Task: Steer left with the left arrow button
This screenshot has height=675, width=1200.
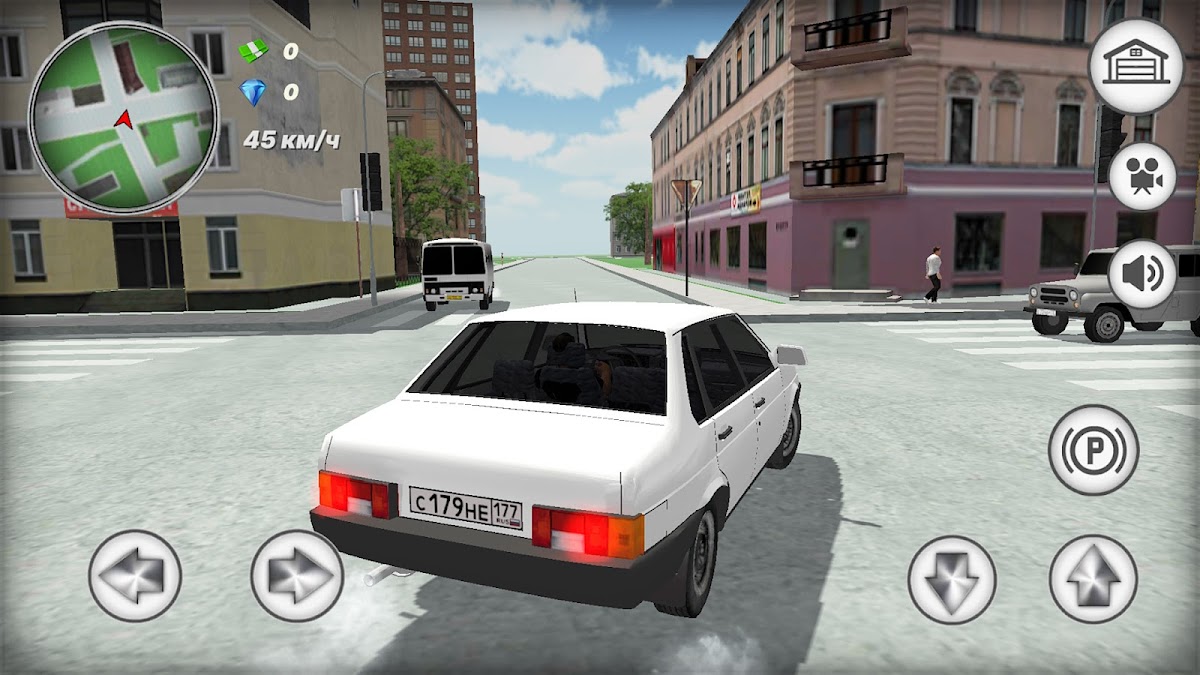Action: coord(135,576)
